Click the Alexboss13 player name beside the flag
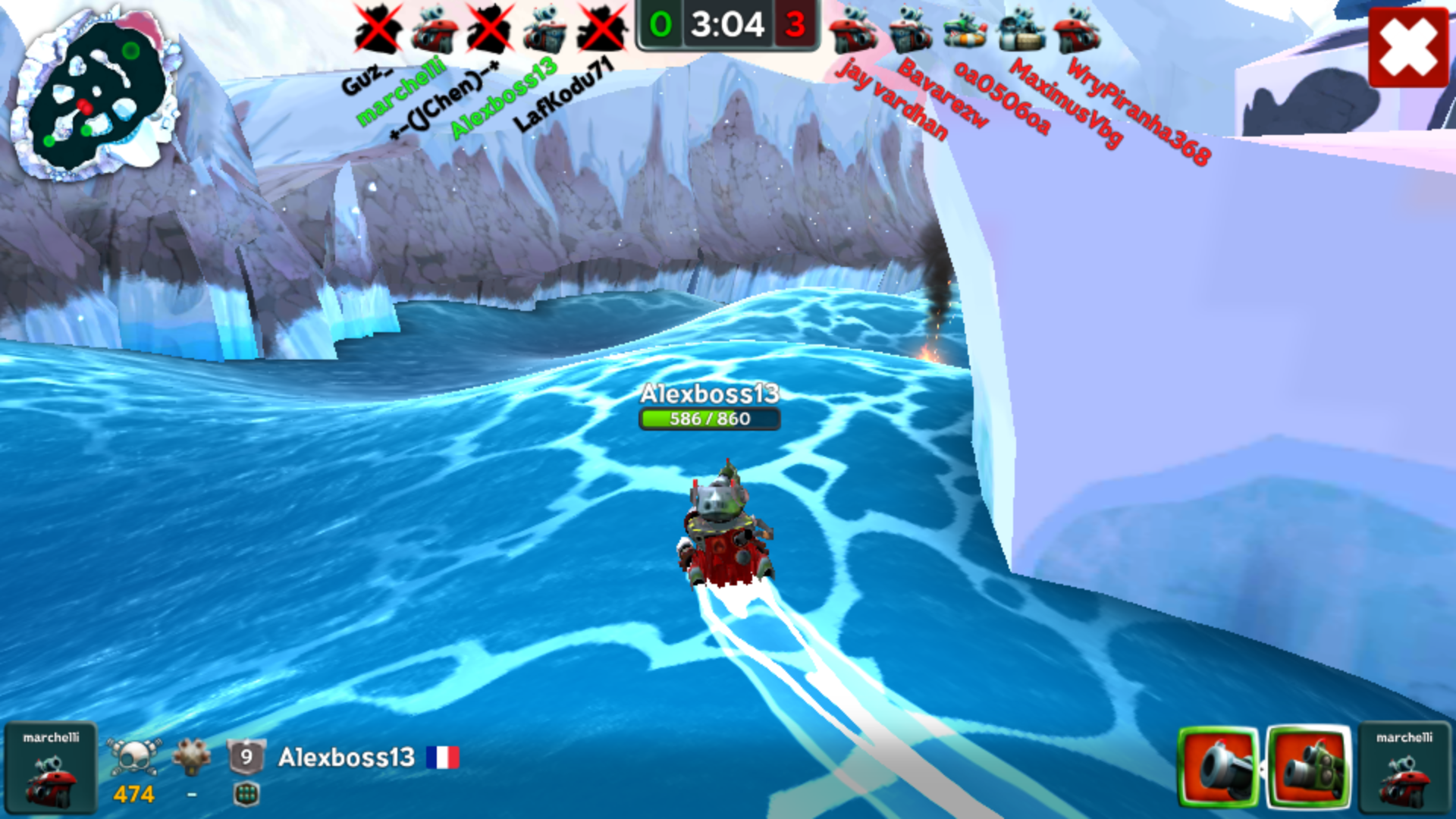The height and width of the screenshot is (819, 1456). (x=347, y=757)
